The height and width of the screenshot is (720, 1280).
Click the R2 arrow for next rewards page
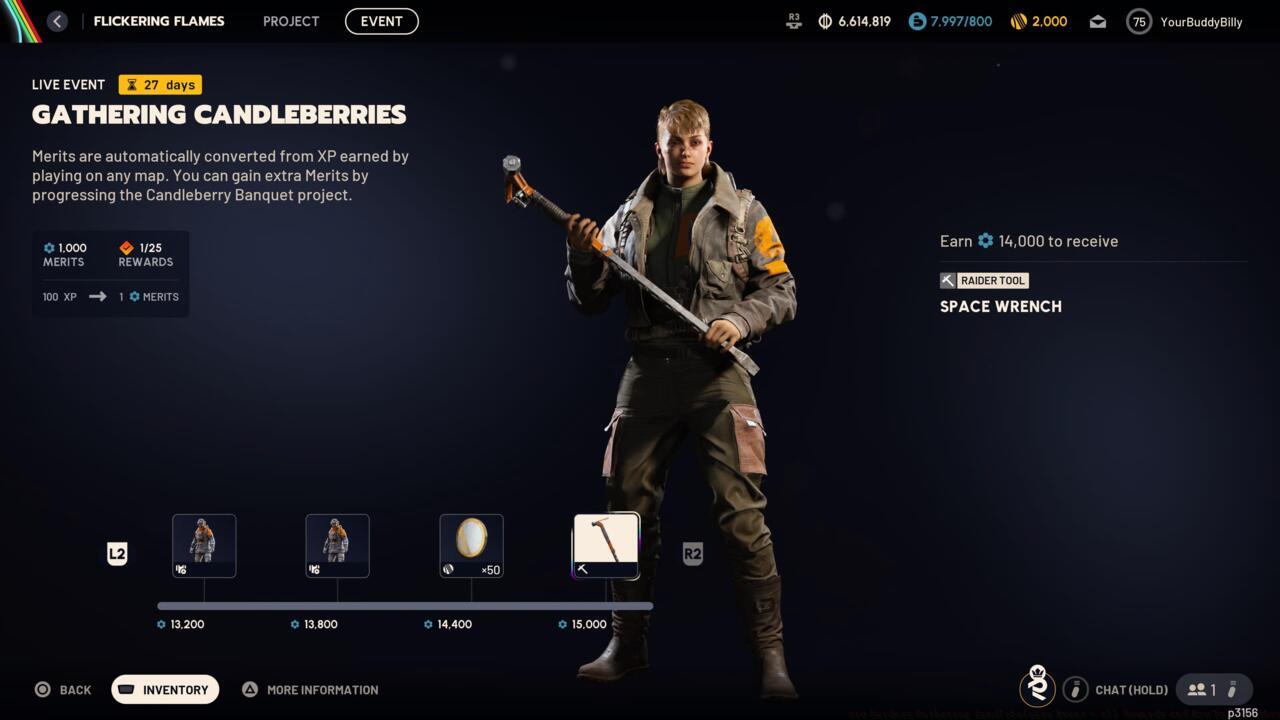tap(693, 553)
